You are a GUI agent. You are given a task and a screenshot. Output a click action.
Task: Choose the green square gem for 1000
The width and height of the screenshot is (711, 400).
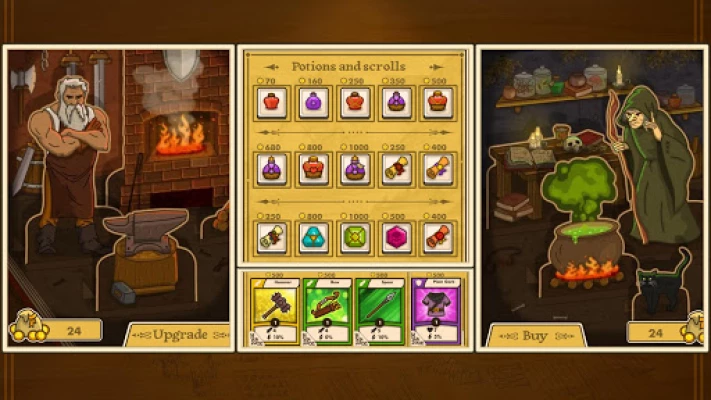(355, 236)
